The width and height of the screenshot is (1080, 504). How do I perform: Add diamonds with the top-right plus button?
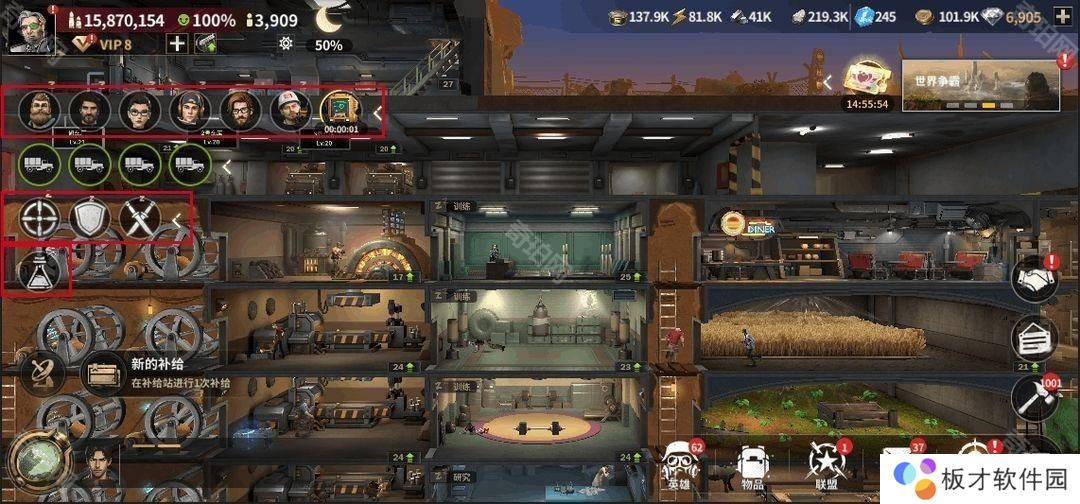[x=1062, y=16]
